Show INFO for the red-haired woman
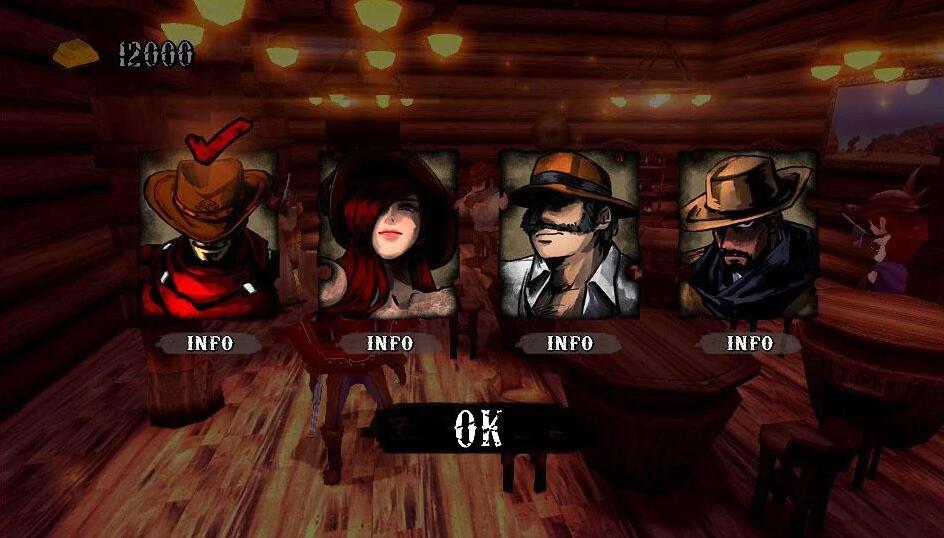This screenshot has height=538, width=944. pos(389,343)
